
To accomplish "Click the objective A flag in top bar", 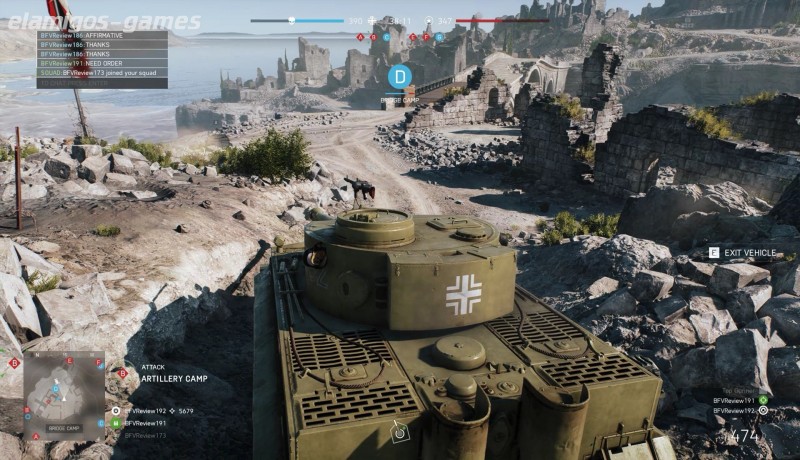I will tap(360, 37).
